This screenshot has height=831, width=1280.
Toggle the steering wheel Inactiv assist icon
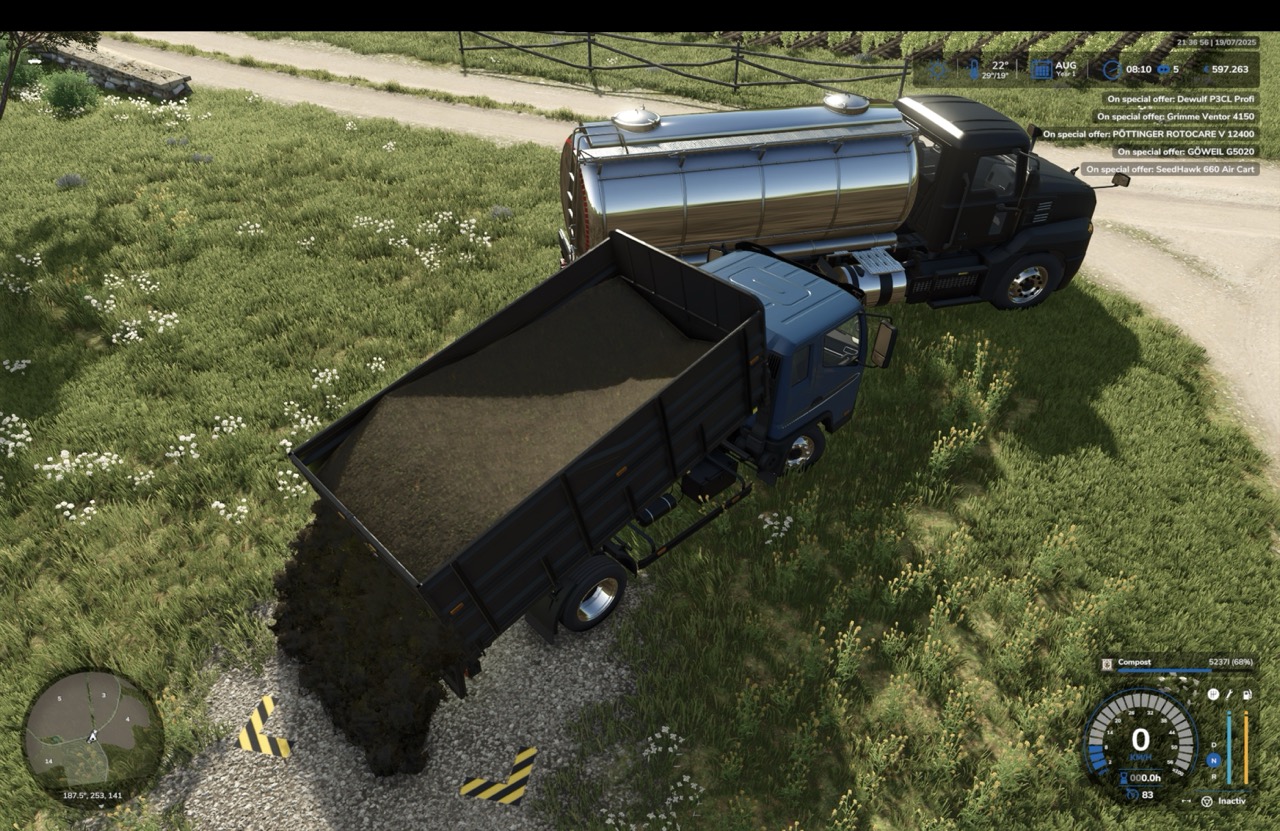(1206, 801)
